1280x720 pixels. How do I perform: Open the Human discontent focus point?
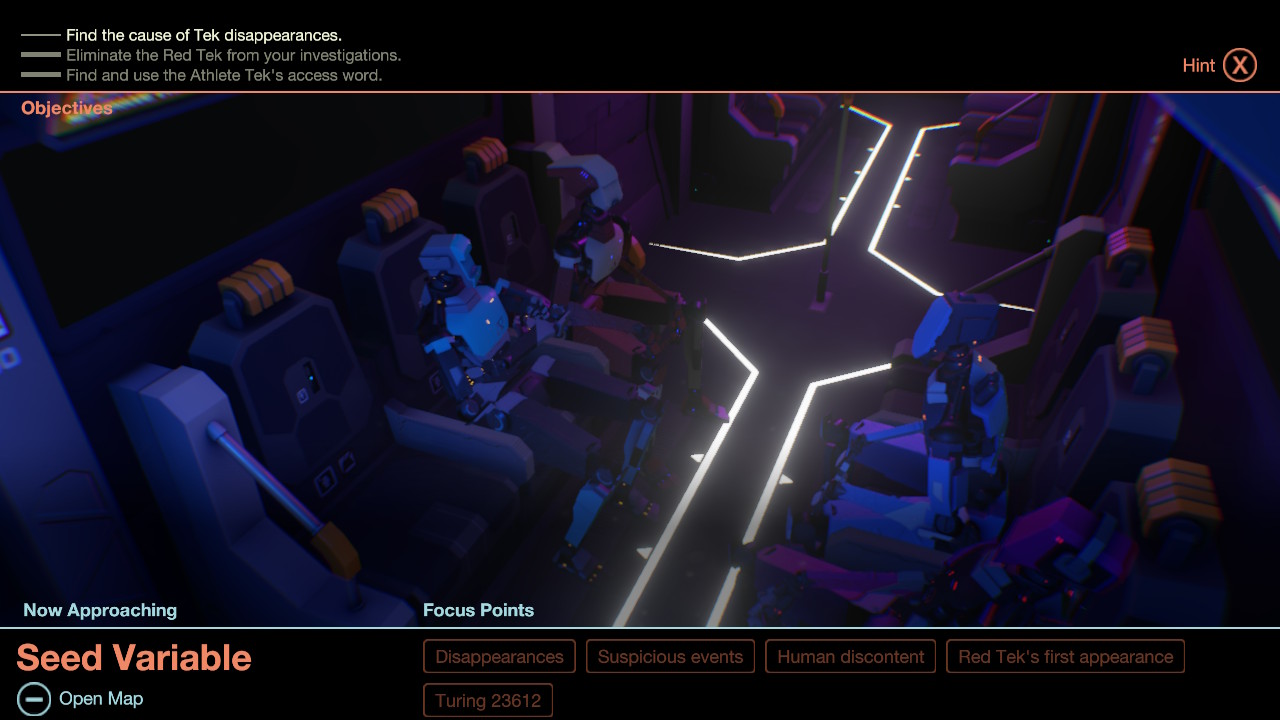pos(850,656)
